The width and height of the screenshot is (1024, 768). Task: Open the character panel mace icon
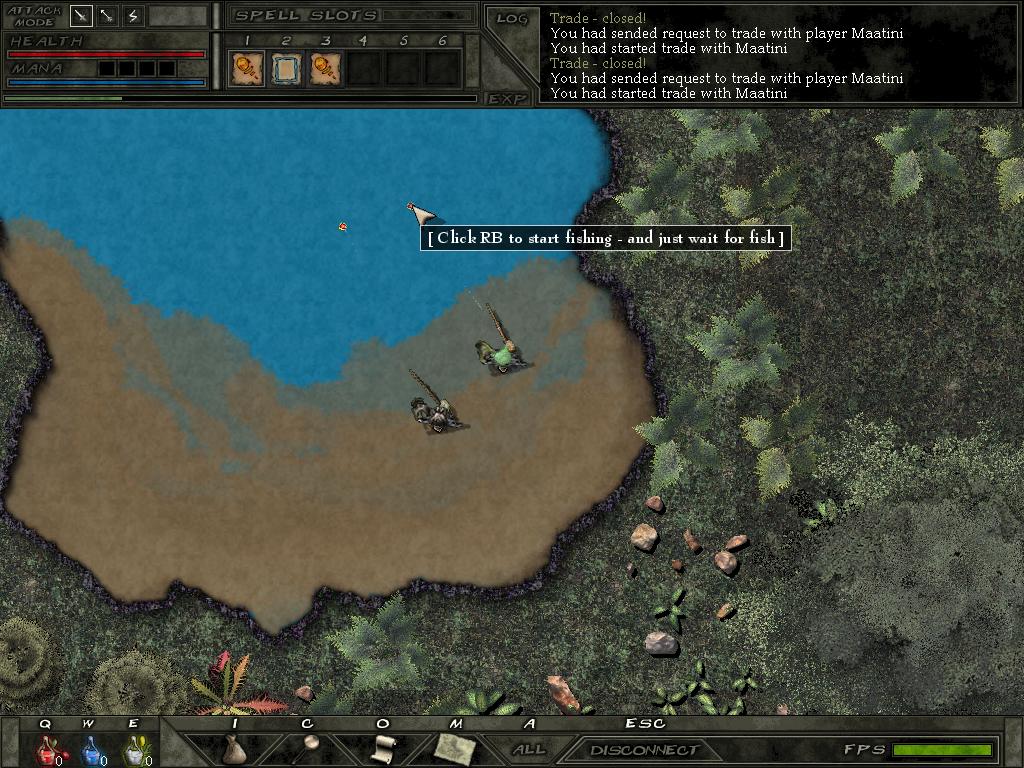pyautogui.click(x=308, y=747)
